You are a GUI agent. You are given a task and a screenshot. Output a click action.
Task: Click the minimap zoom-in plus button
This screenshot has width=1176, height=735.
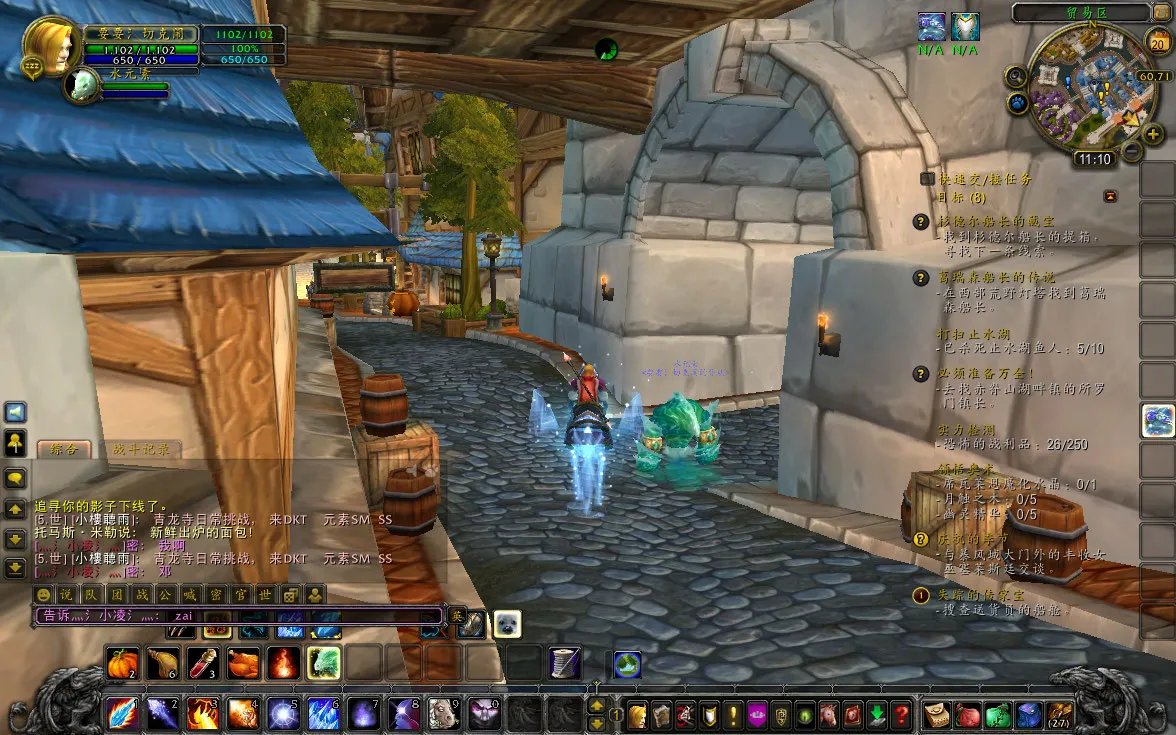click(1153, 135)
